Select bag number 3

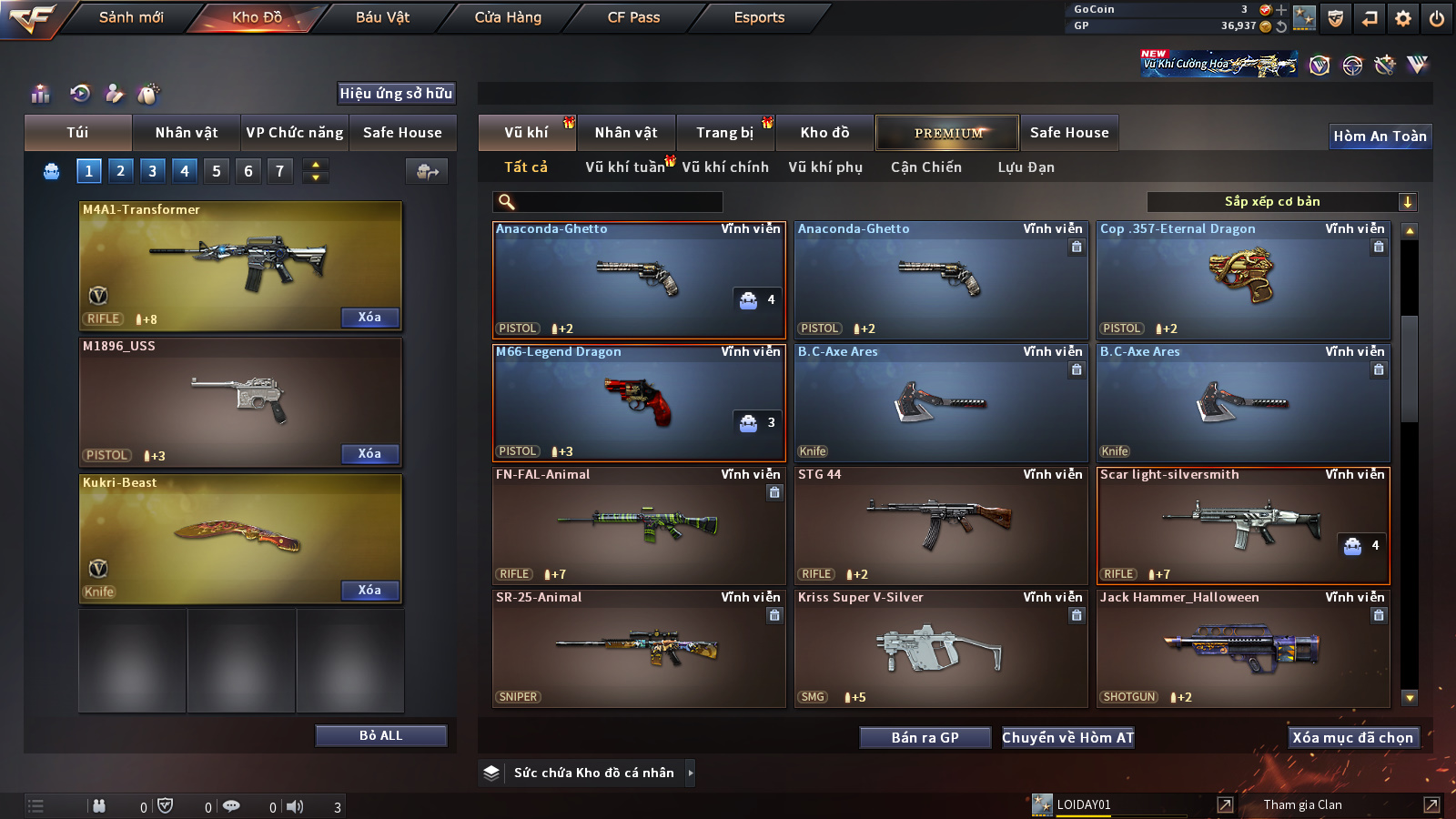(152, 170)
